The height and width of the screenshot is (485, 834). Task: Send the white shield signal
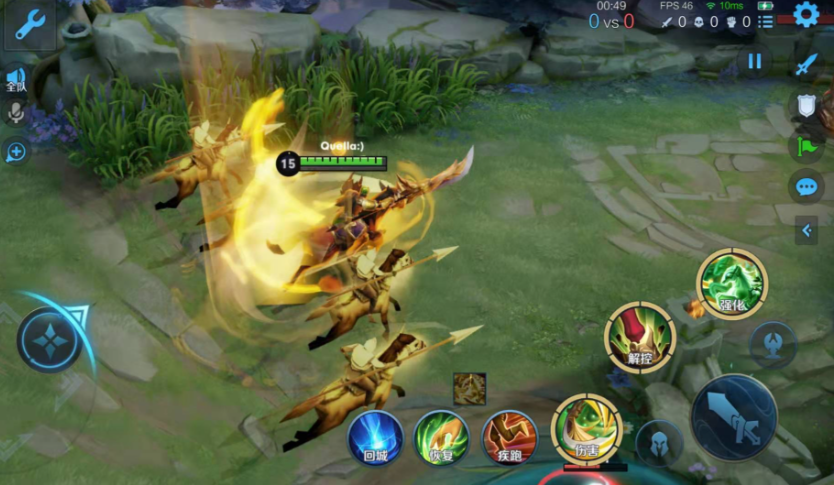[806, 105]
